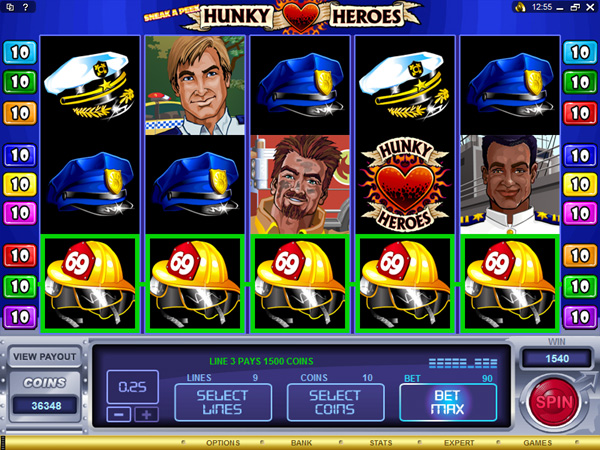Switch to Expert mode
The image size is (600, 450).
point(459,442)
